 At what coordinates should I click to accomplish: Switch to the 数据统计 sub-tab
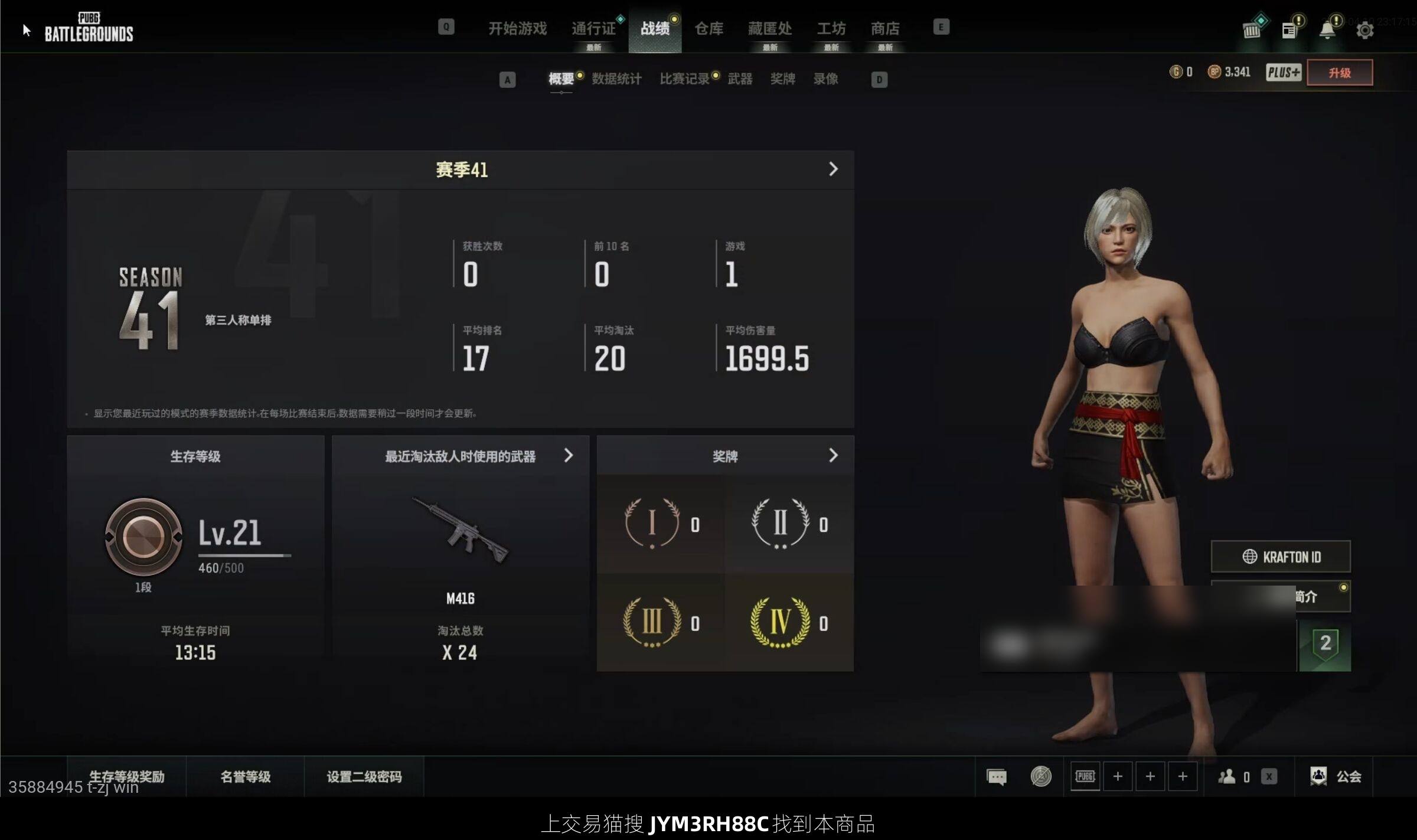point(616,79)
